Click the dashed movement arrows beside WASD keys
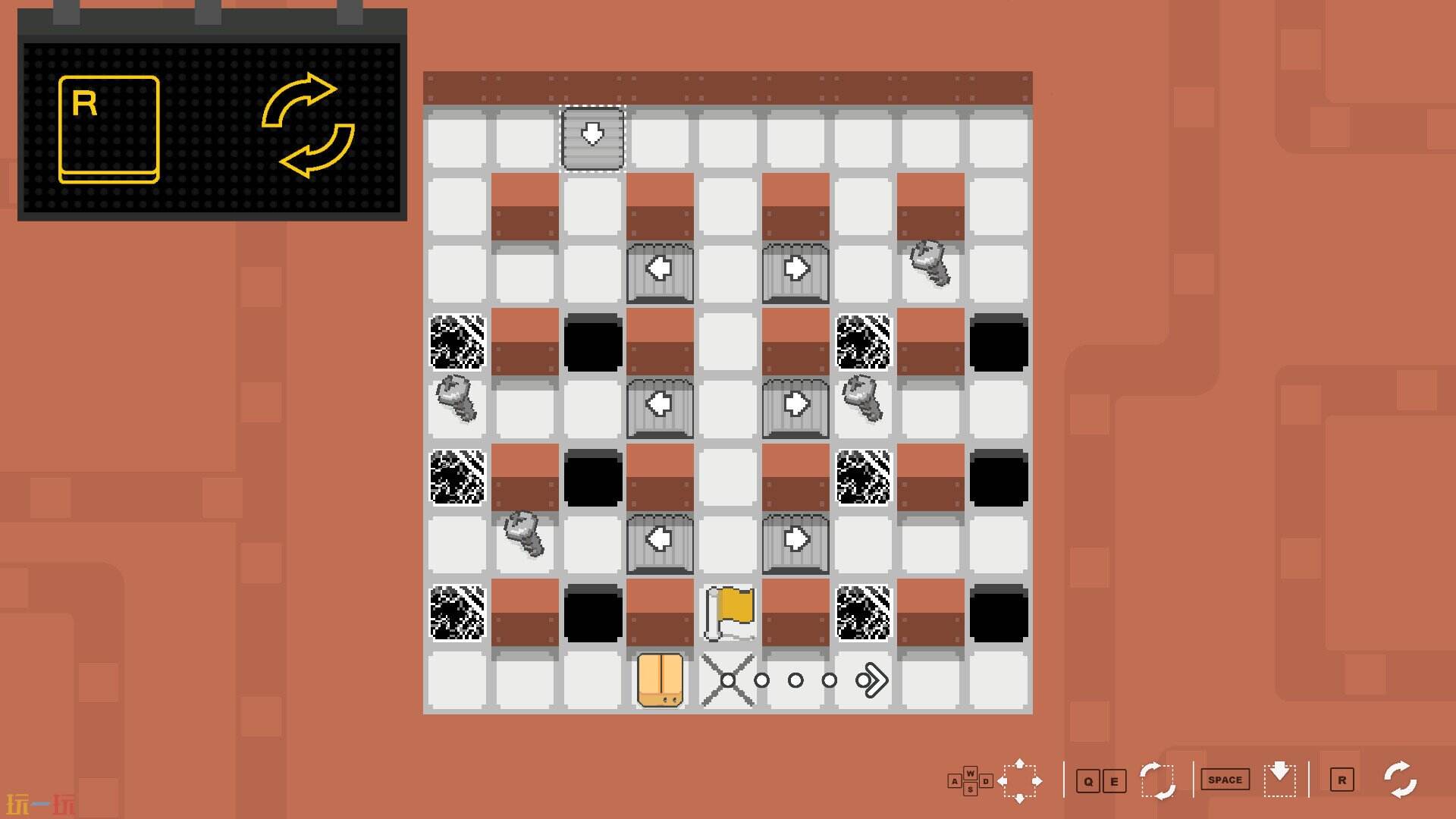The image size is (1456, 819). click(x=1021, y=779)
